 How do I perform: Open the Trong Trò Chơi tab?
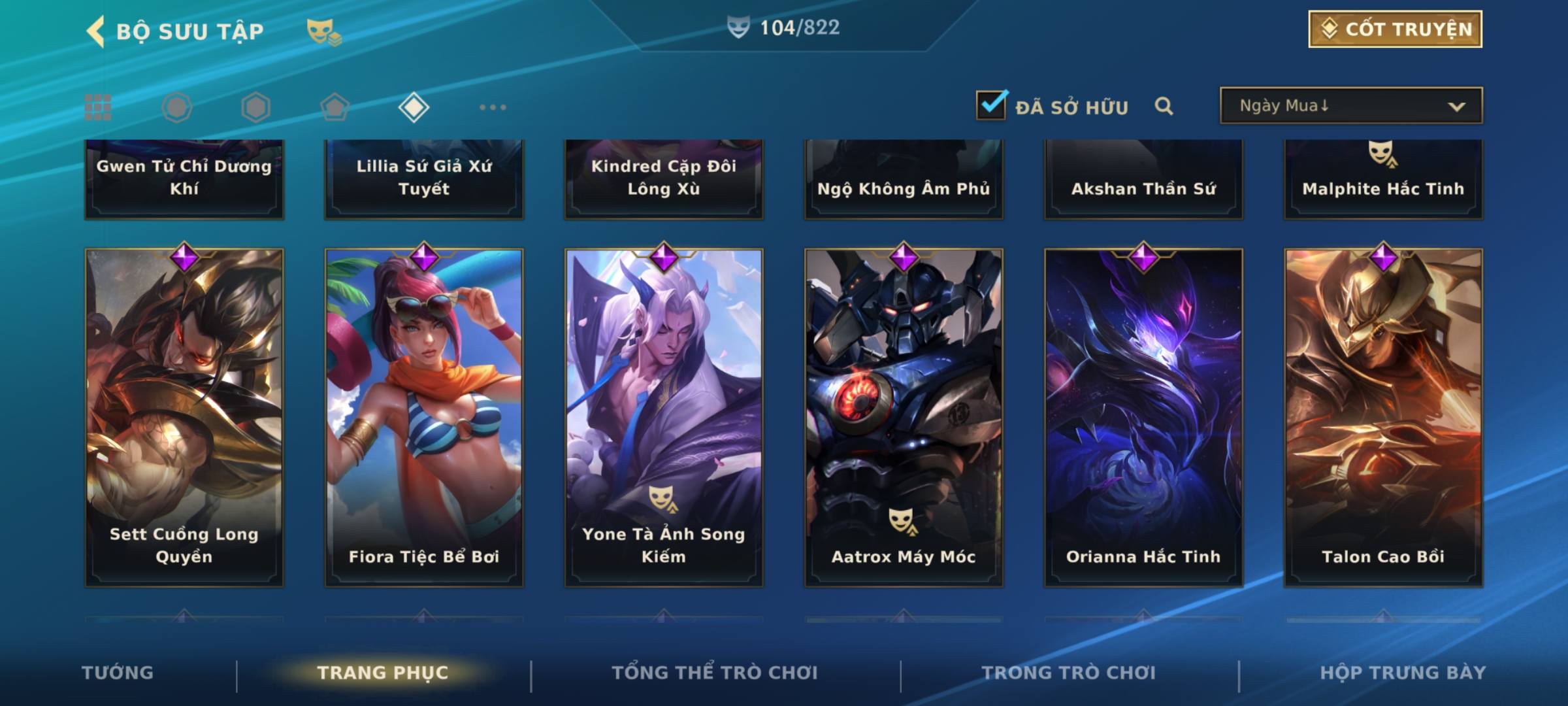click(x=1069, y=673)
